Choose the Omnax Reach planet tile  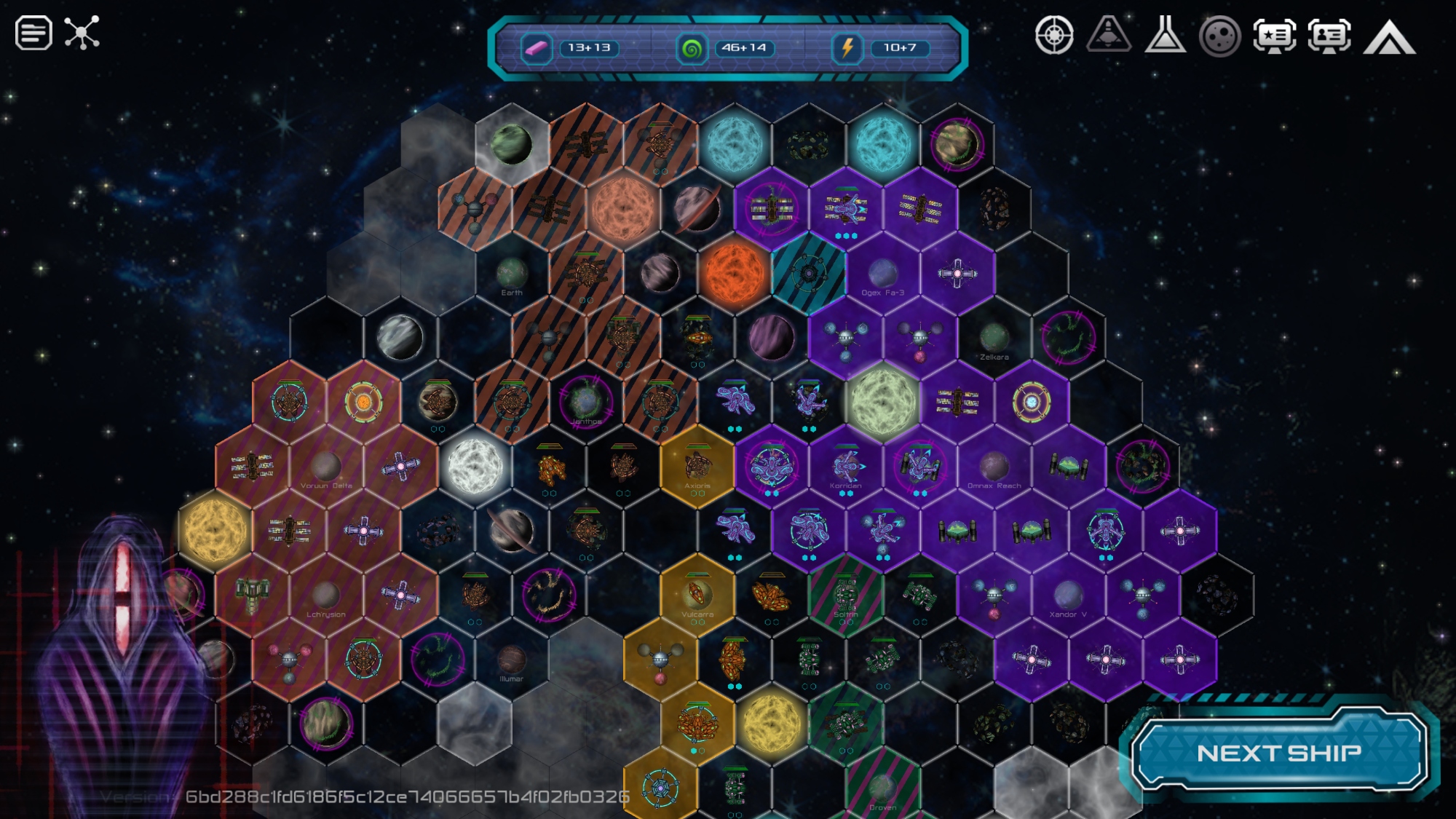(x=994, y=467)
